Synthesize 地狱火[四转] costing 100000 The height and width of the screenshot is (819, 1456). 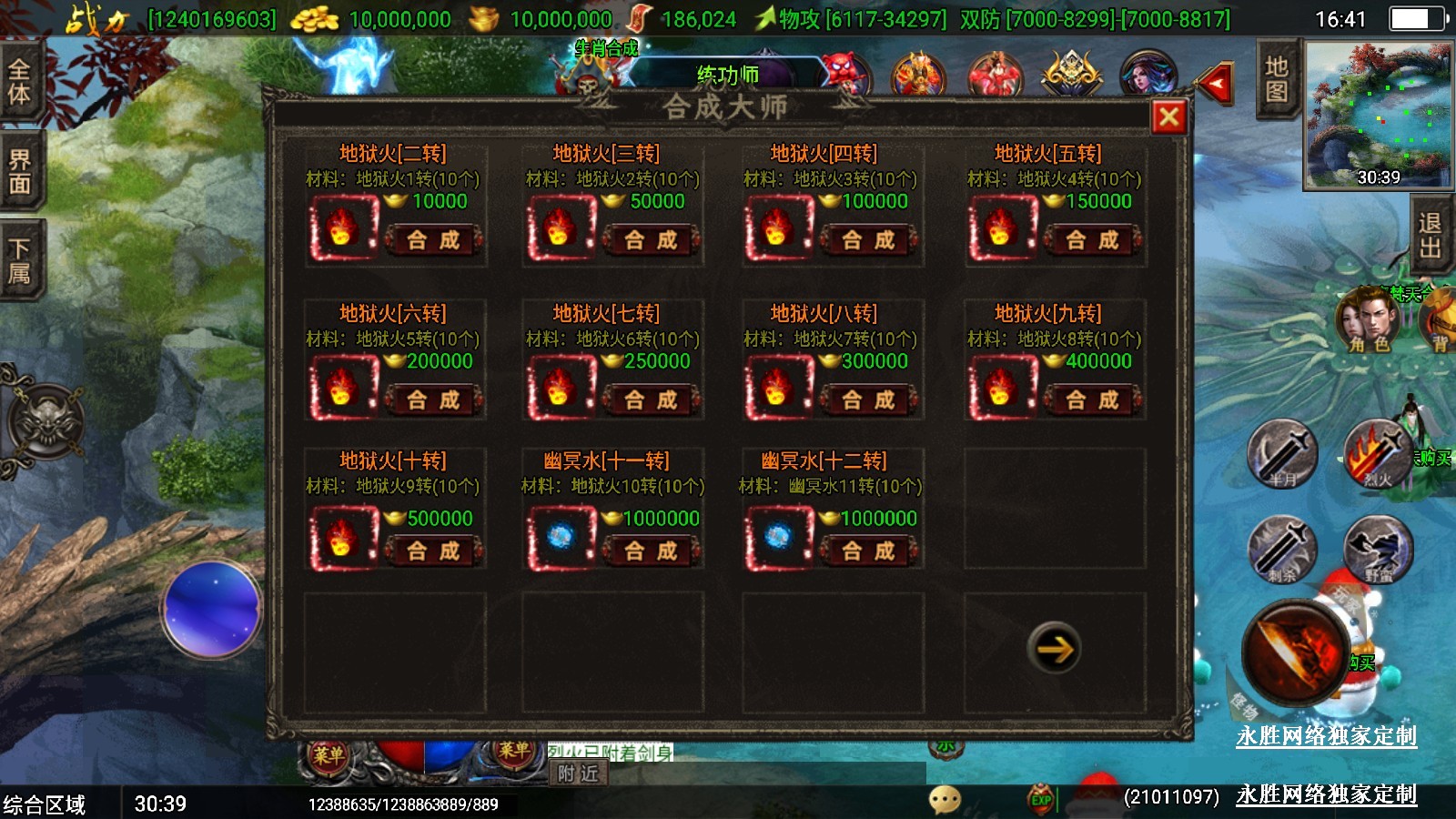point(868,240)
